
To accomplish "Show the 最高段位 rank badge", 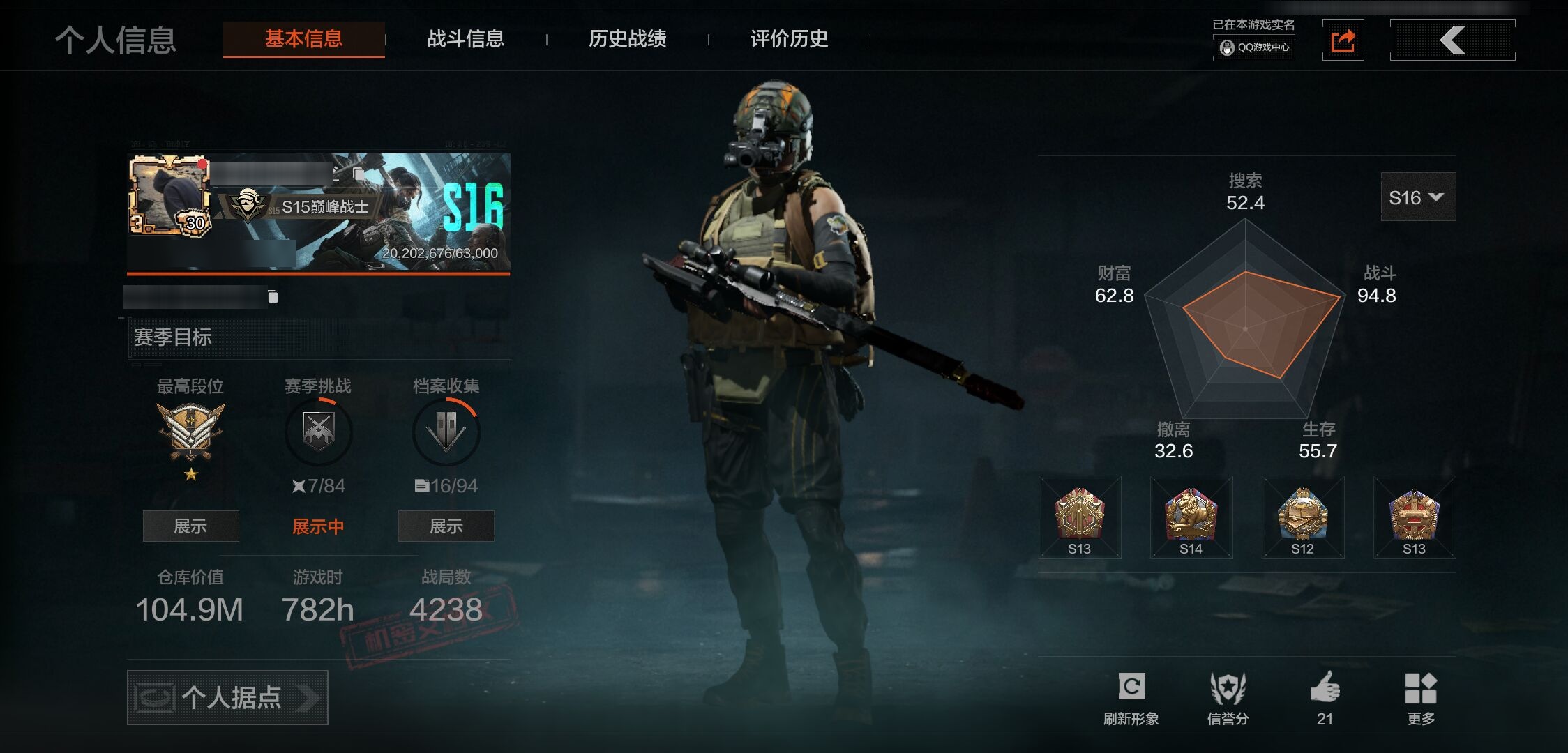I will (x=190, y=526).
